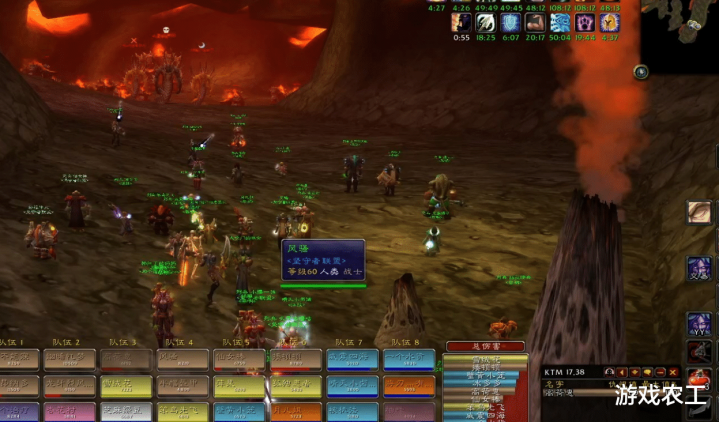Image resolution: width=719 pixels, height=422 pixels.
Task: Click the buff icon with 0:55 remaining
Action: tap(461, 22)
